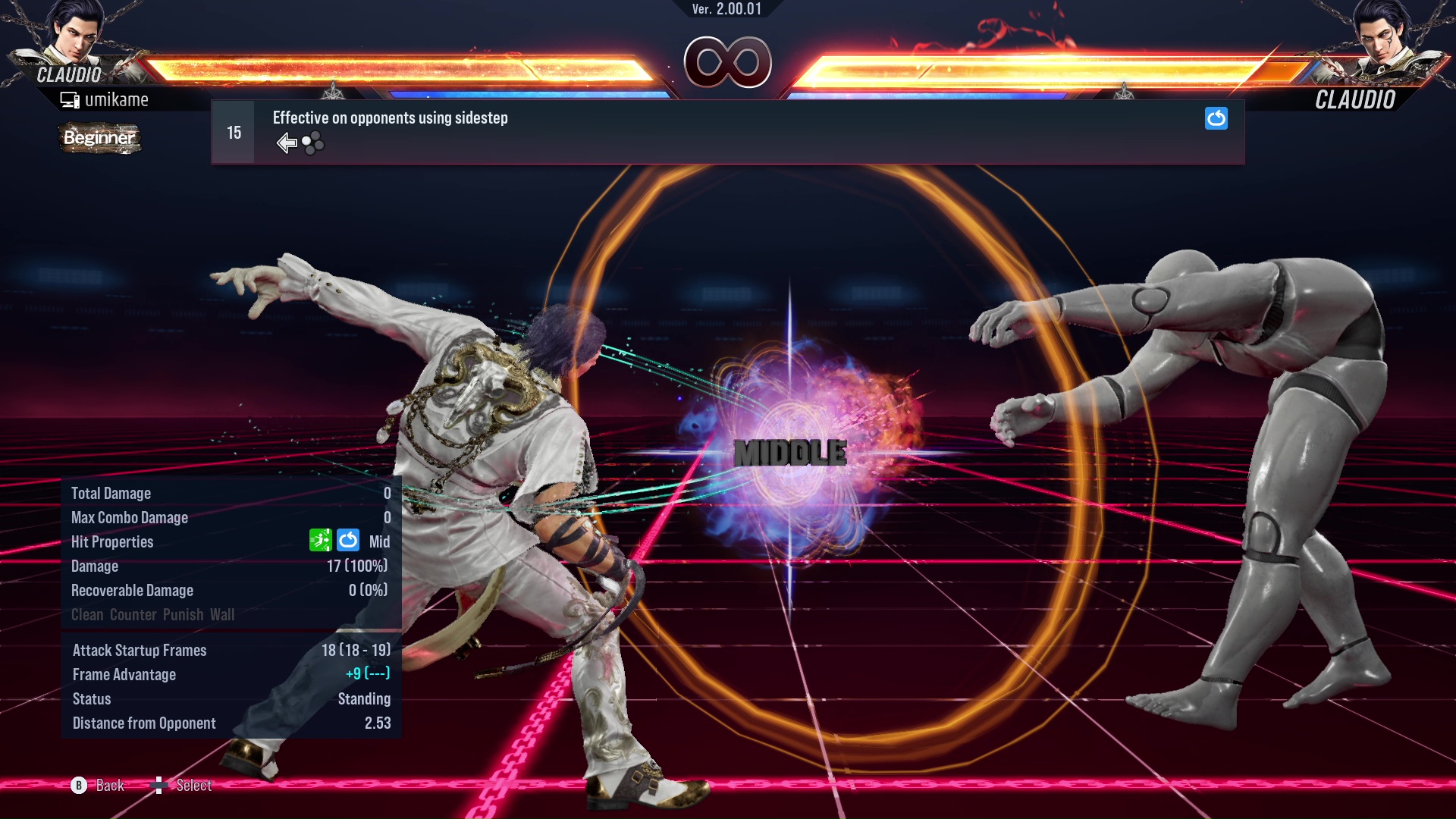Click the B Back controller button icon
This screenshot has height=819, width=1456.
[x=78, y=786]
